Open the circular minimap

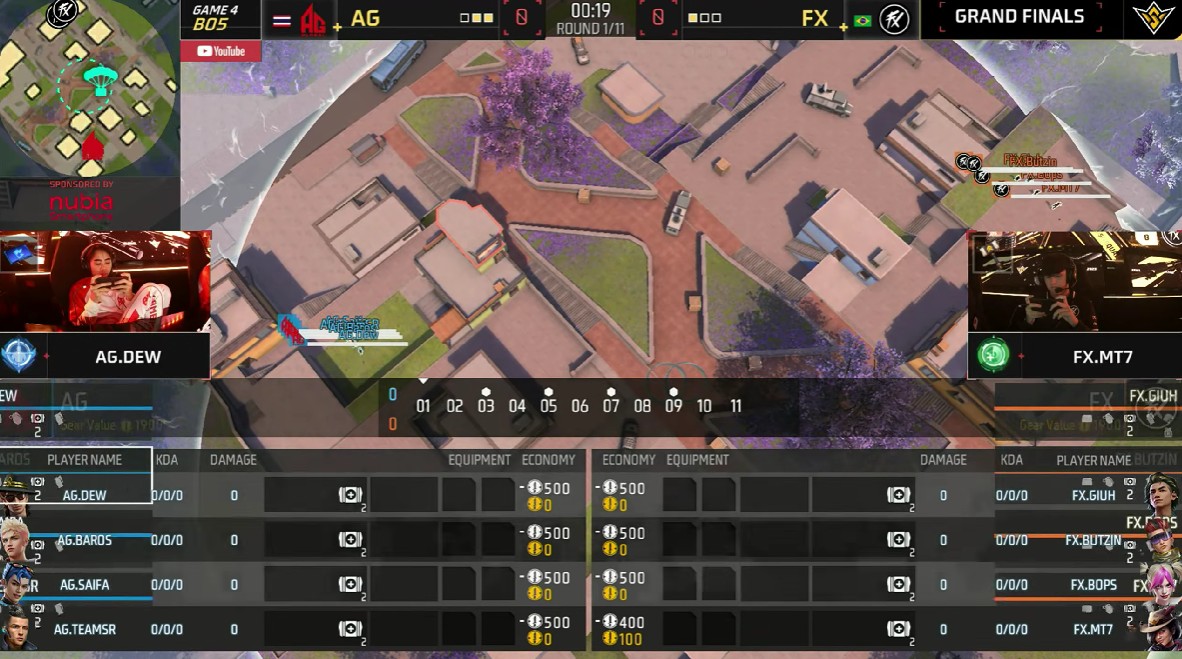pos(88,90)
